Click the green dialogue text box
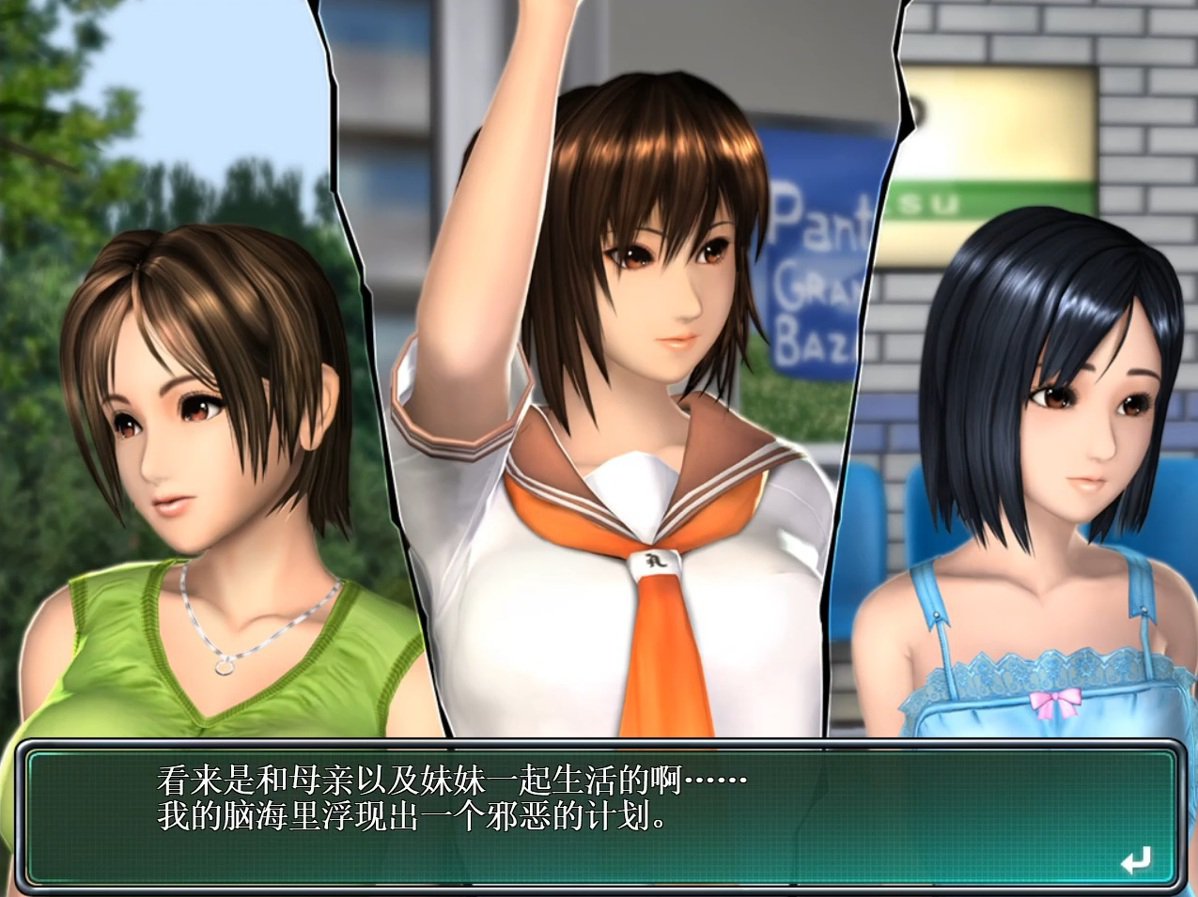Screen dimensions: 1198x897 (600, 815)
